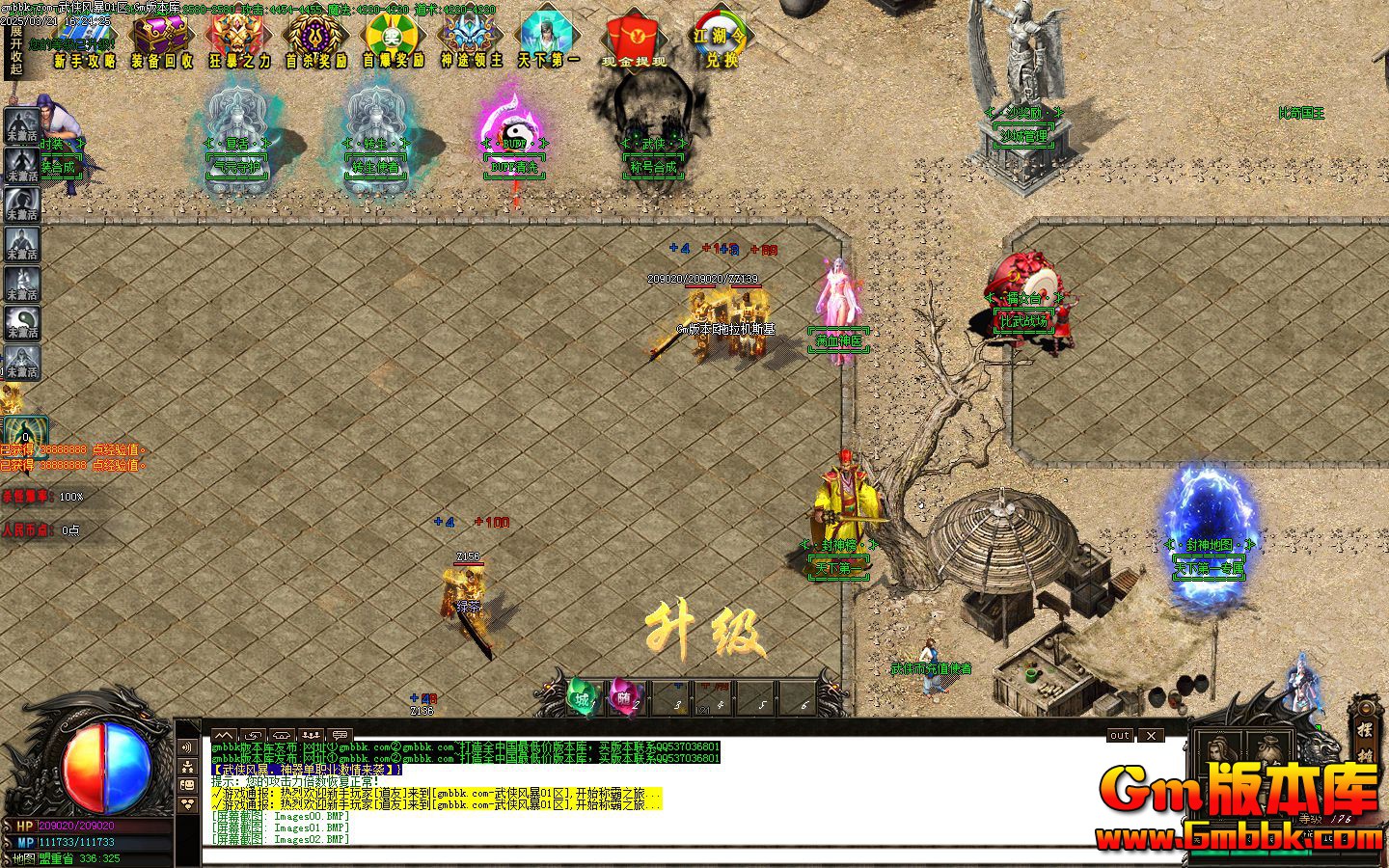Open the Images00.BMP screenshot link

click(x=309, y=815)
